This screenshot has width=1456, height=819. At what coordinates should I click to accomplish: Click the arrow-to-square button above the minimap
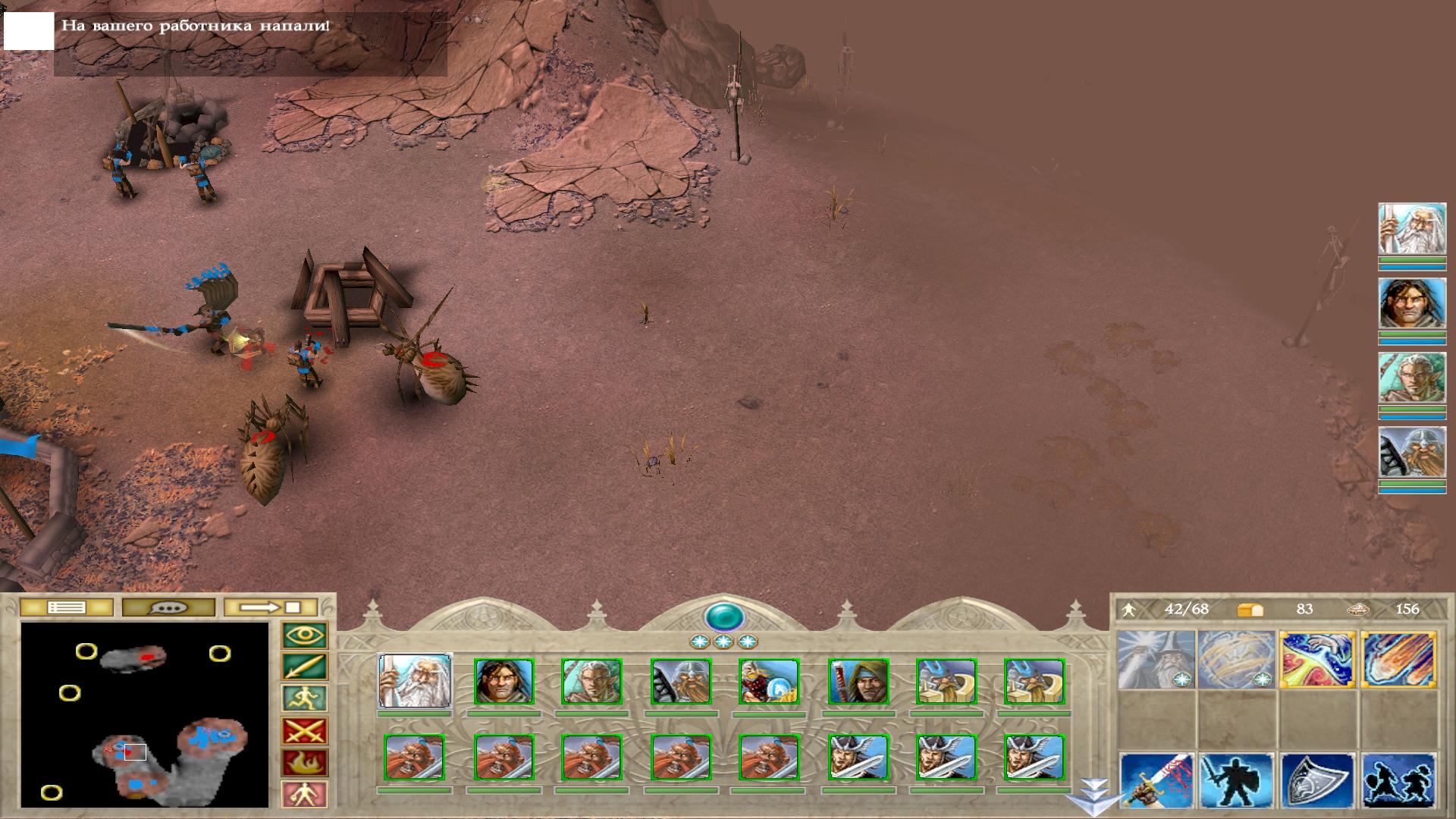coord(271,607)
